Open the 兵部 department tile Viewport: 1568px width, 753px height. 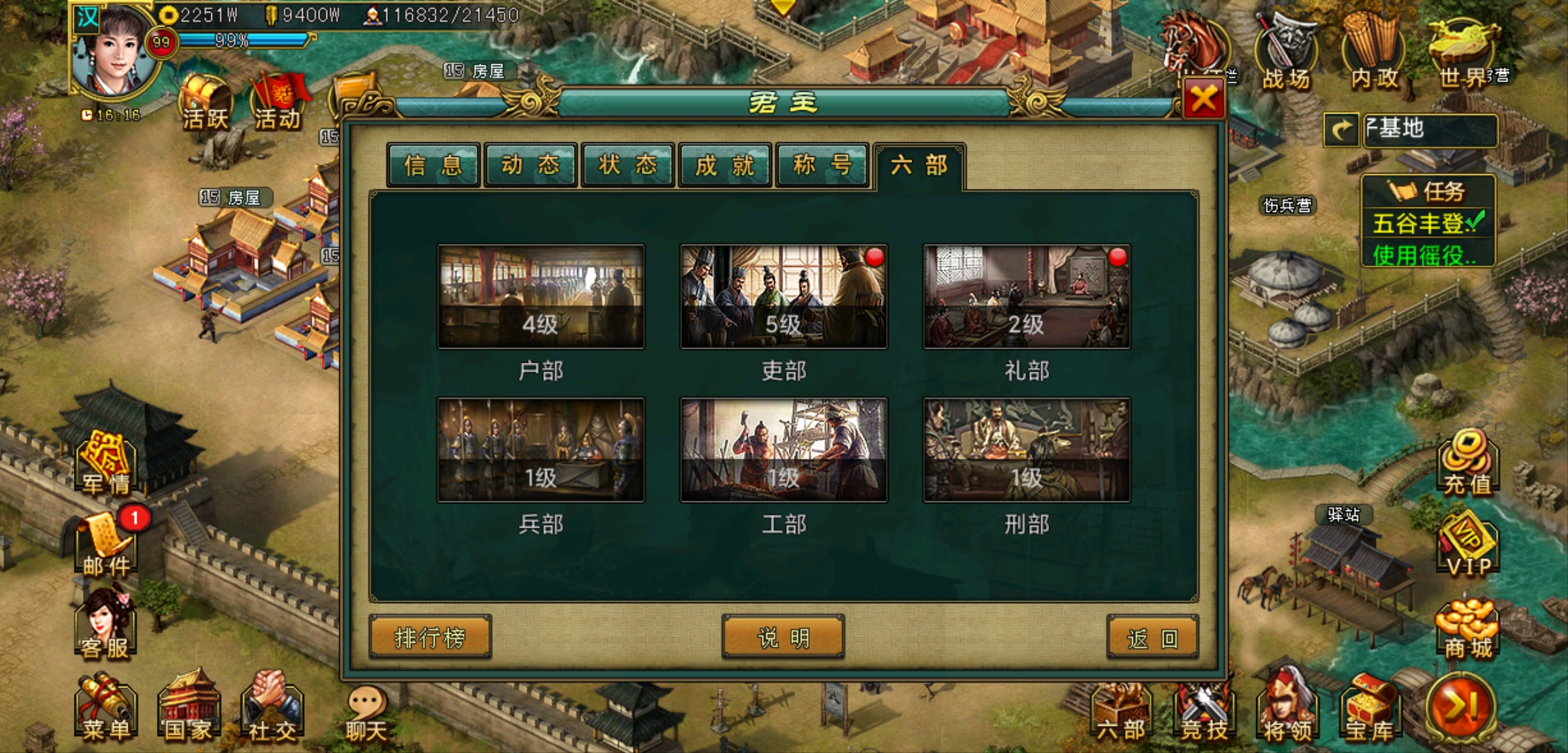pos(541,450)
